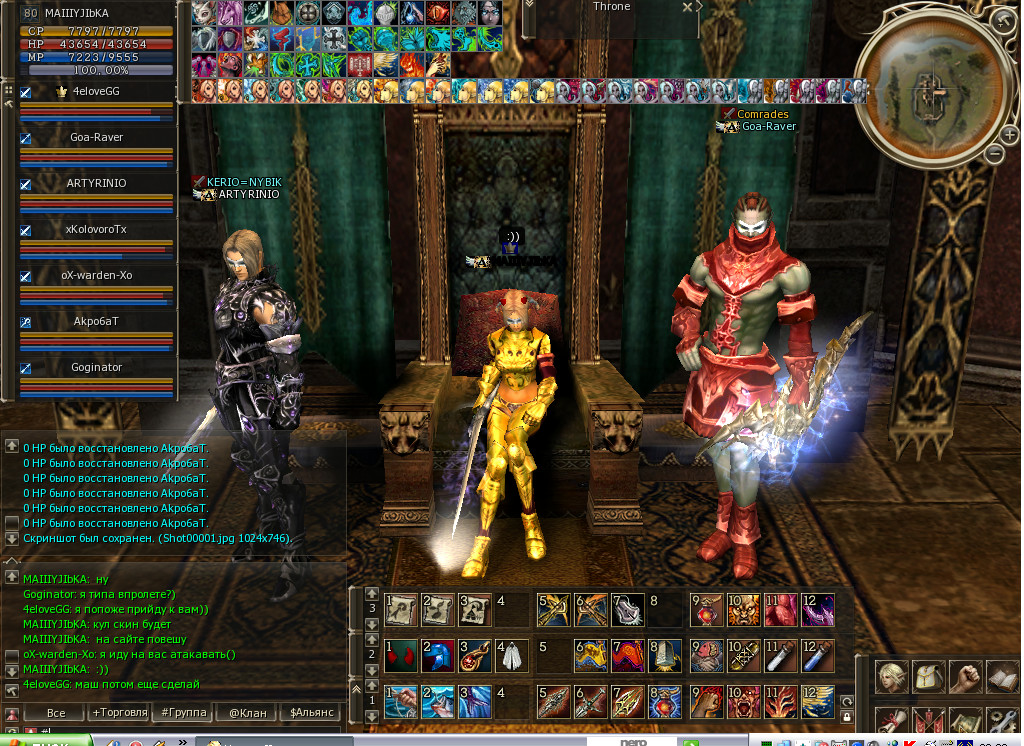Activate the blue helmet skill icon

click(x=436, y=656)
